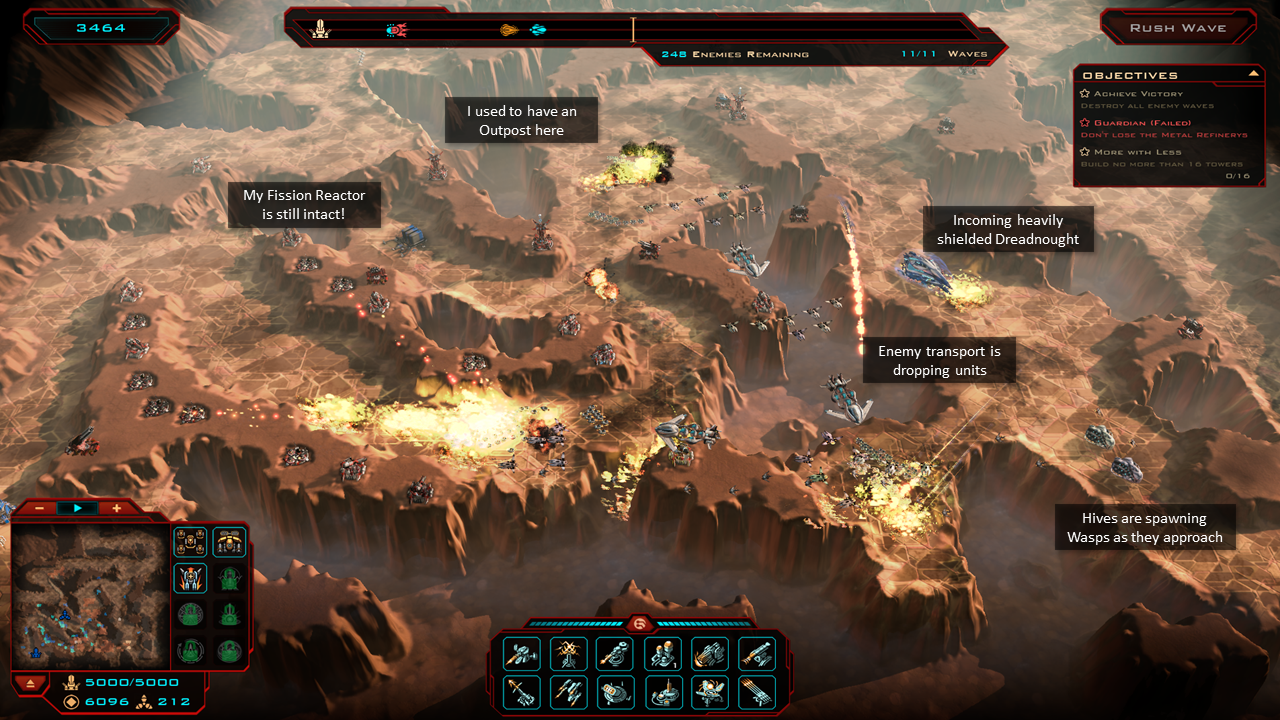1280x720 pixels.
Task: Choose the antenna command station icon
Action: click(665, 691)
